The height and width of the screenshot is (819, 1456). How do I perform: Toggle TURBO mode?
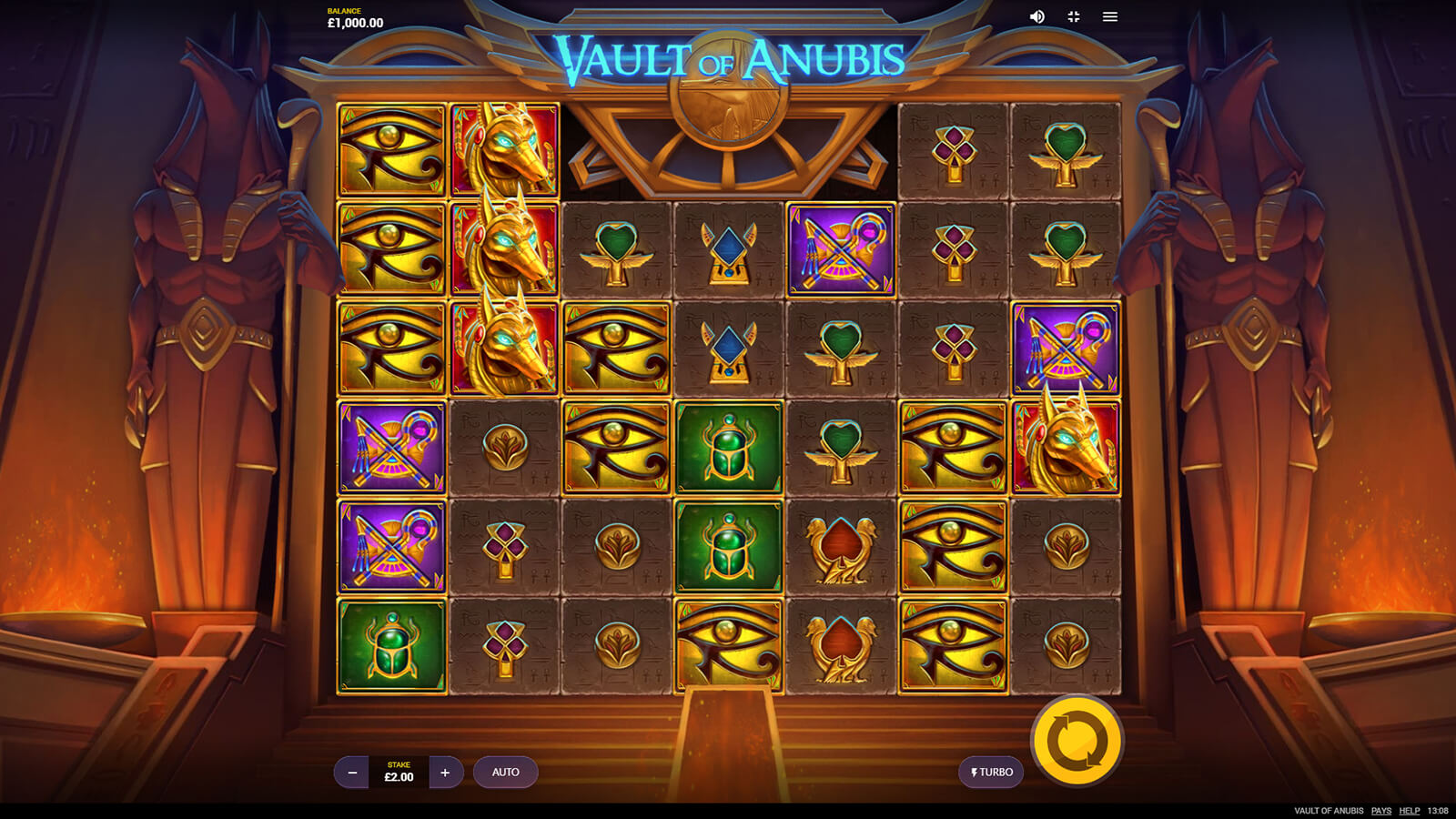991,773
